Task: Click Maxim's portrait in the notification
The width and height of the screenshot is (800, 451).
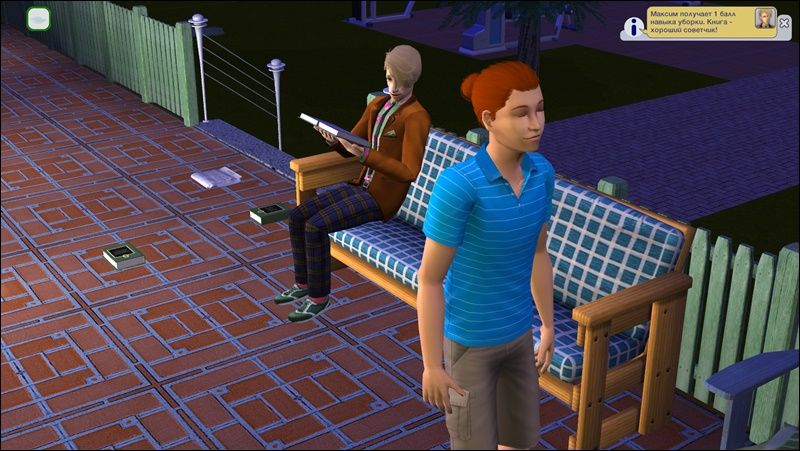Action: [763, 19]
